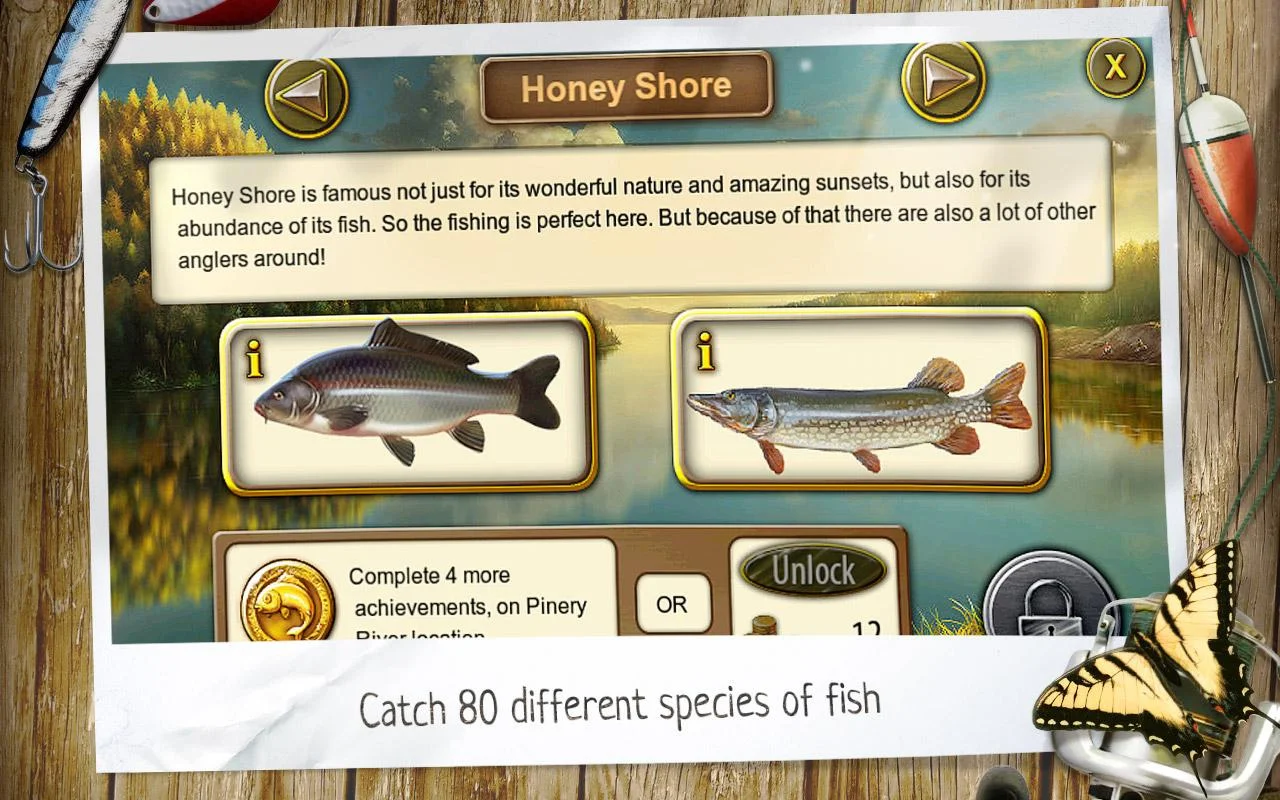Viewport: 1280px width, 800px height.
Task: Click the OR badge between unlock options
Action: pos(673,604)
